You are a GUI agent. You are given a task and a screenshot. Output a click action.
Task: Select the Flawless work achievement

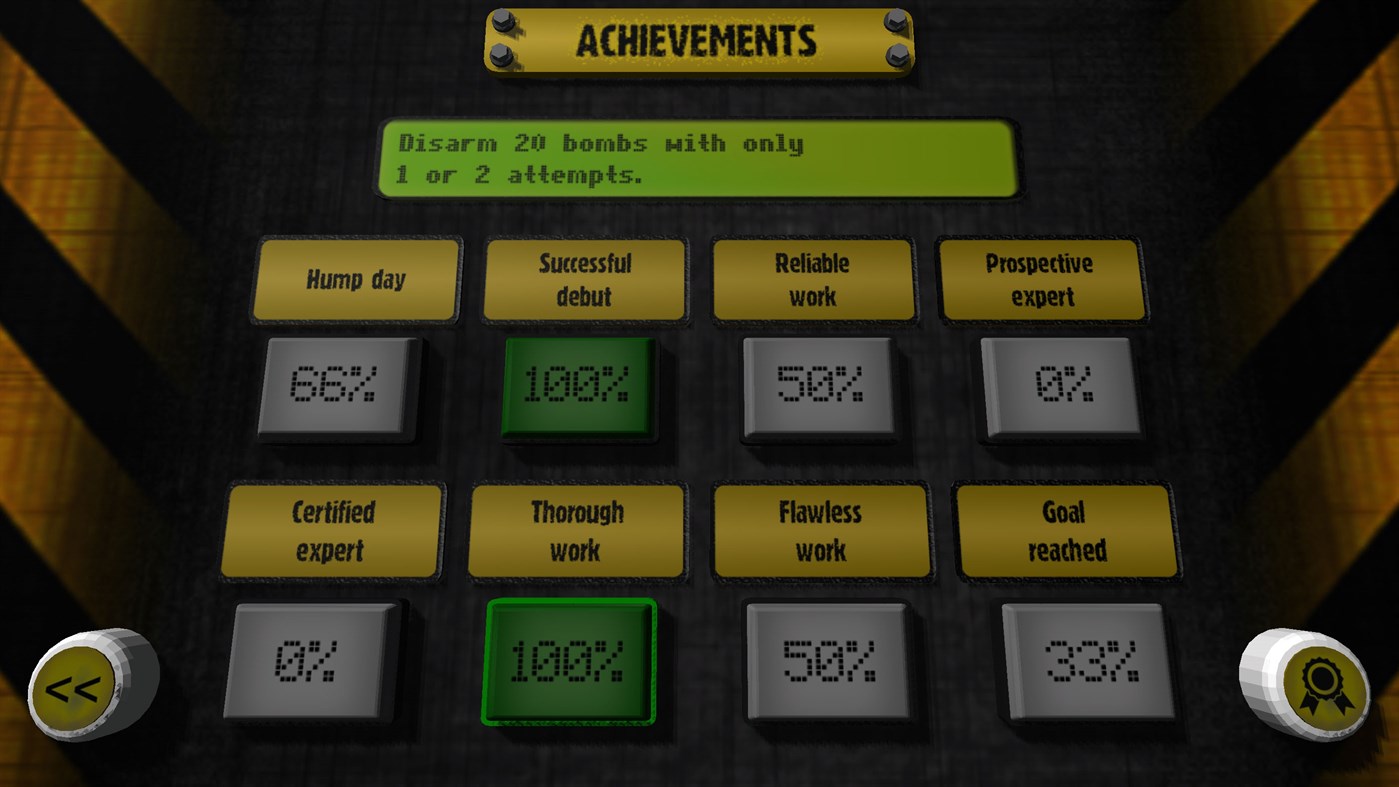(821, 529)
